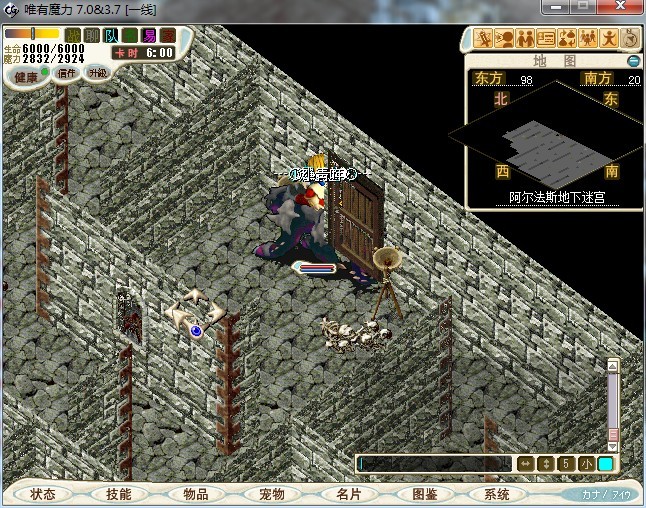The image size is (646, 508).
Task: Collapse the 地图 map panel
Action: point(632,61)
